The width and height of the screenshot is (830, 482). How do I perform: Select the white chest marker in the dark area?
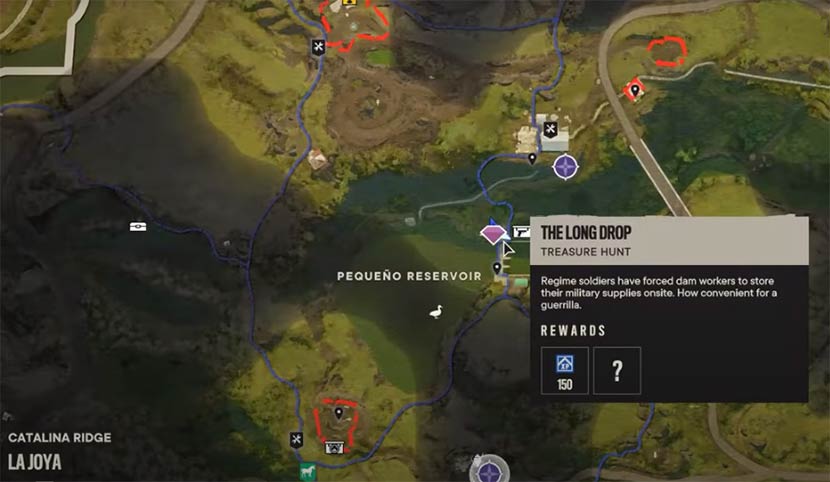tap(138, 226)
